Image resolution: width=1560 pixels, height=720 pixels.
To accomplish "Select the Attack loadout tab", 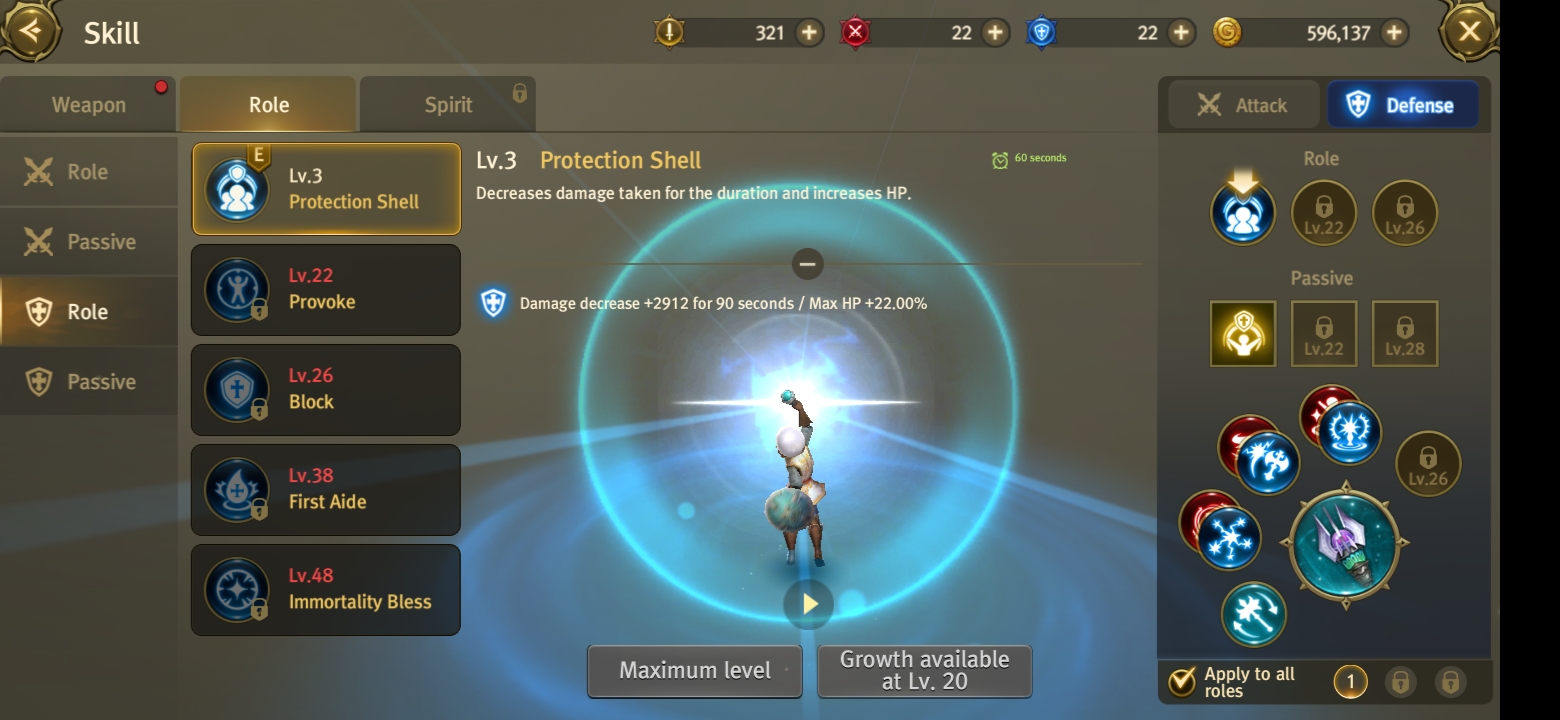I will click(x=1243, y=105).
